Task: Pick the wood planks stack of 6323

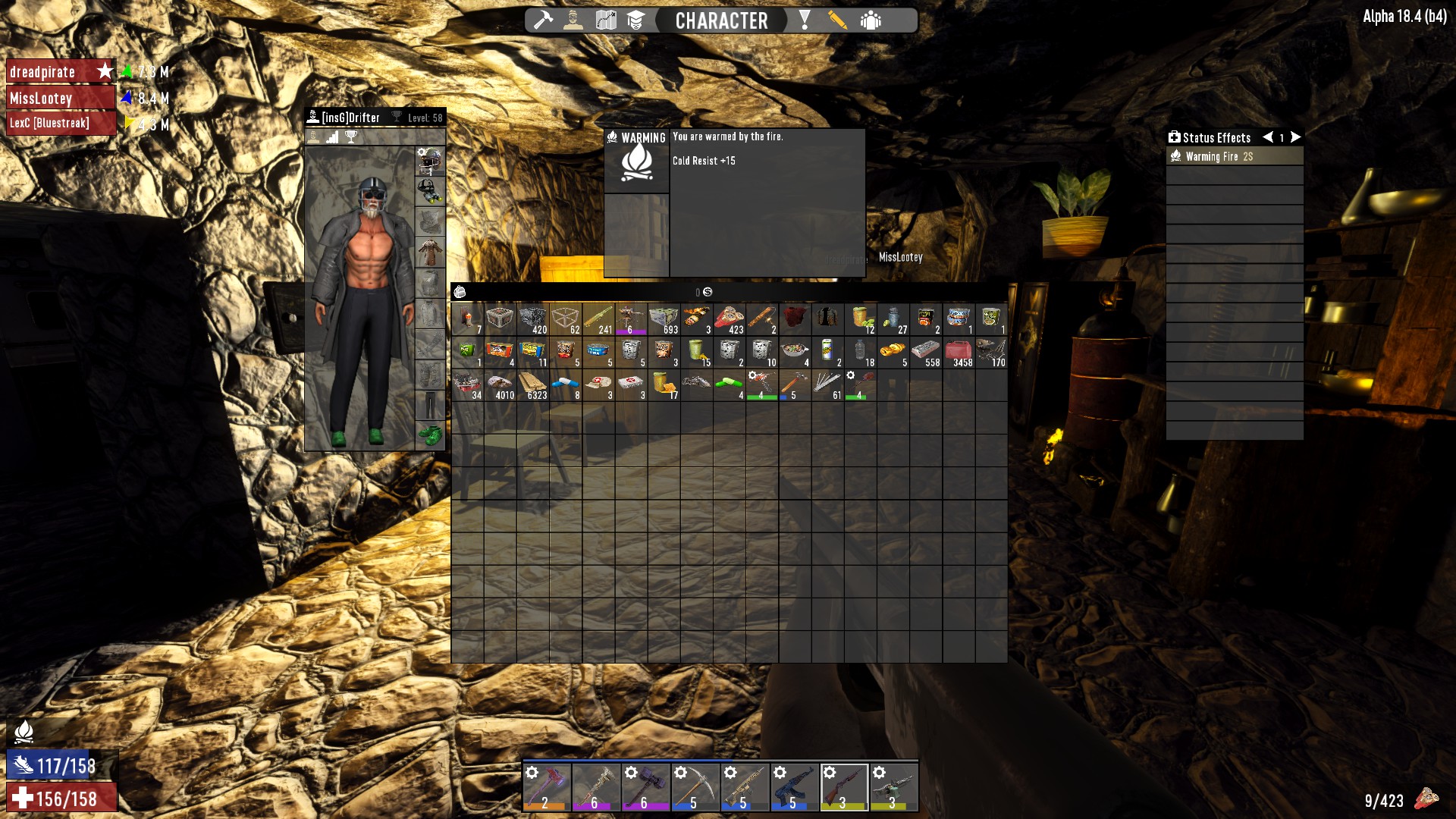Action: (x=532, y=385)
